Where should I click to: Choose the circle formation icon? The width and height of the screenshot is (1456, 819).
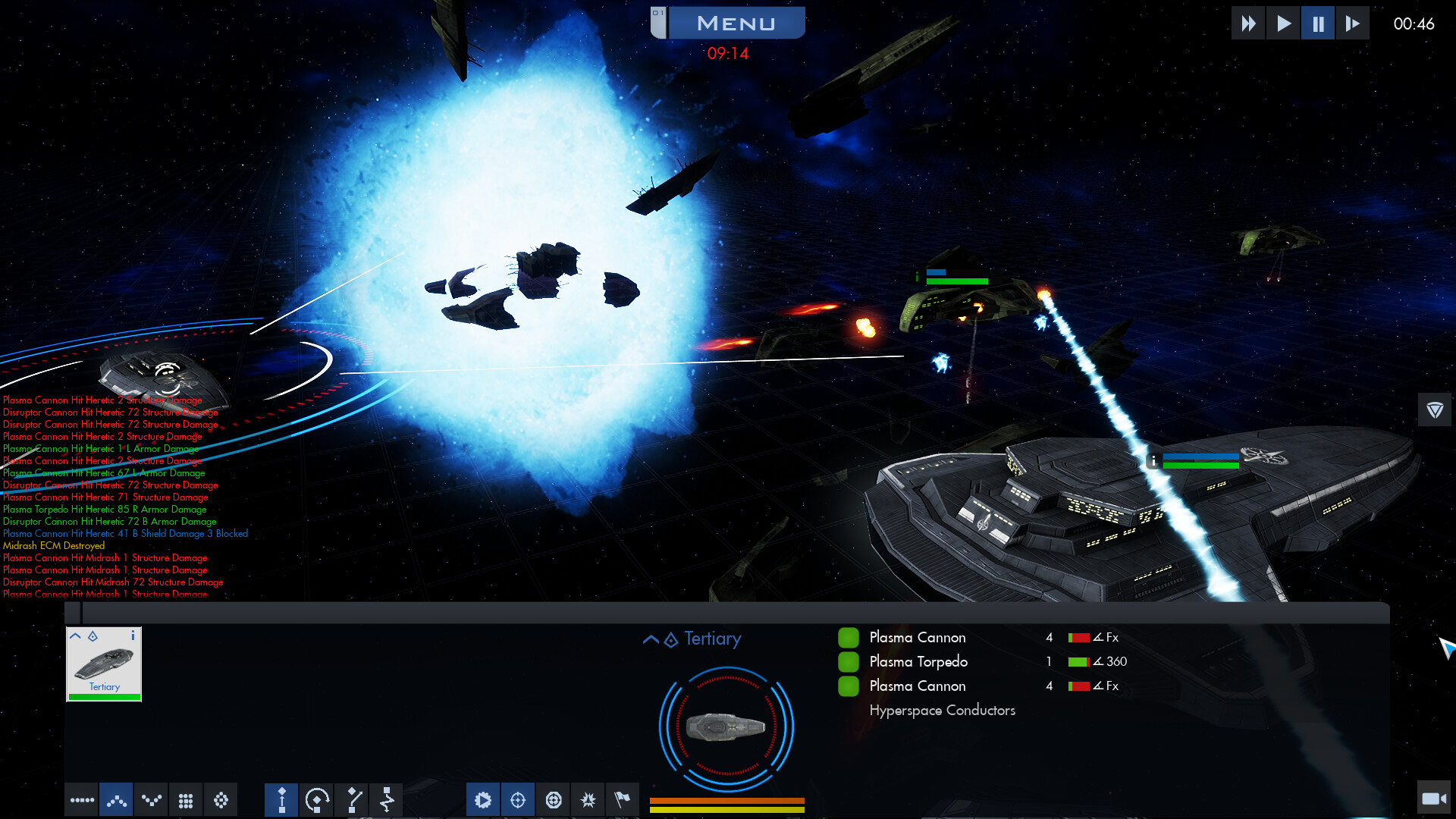(221, 799)
